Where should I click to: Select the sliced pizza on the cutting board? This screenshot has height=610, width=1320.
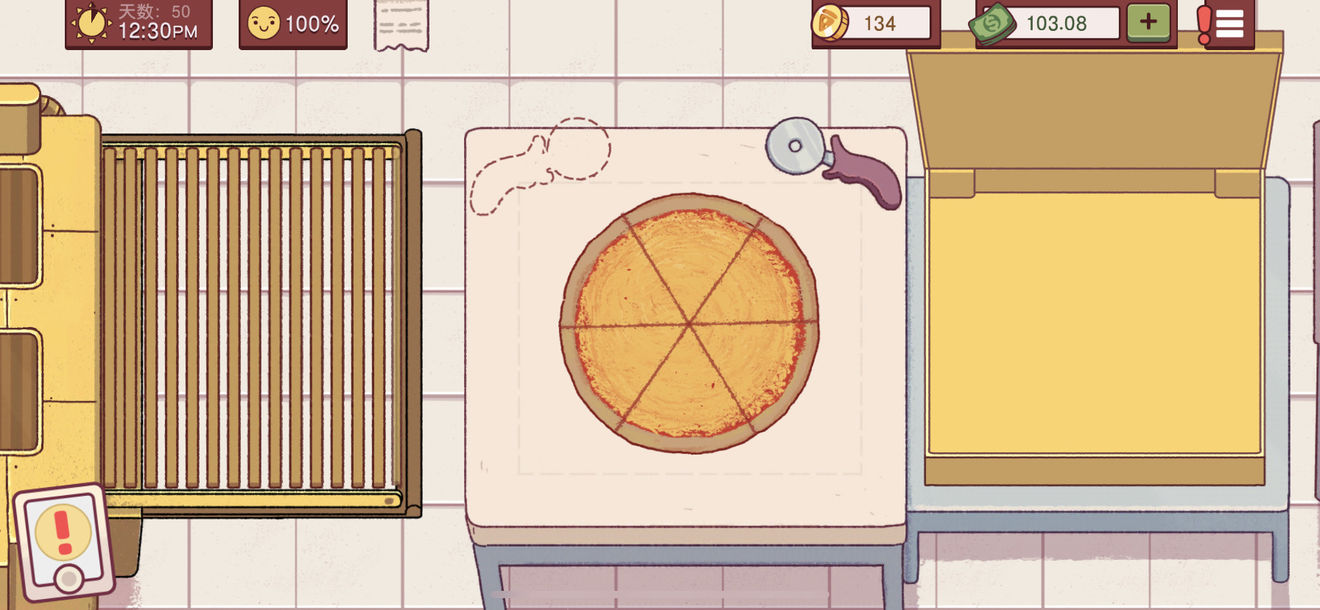coord(688,323)
